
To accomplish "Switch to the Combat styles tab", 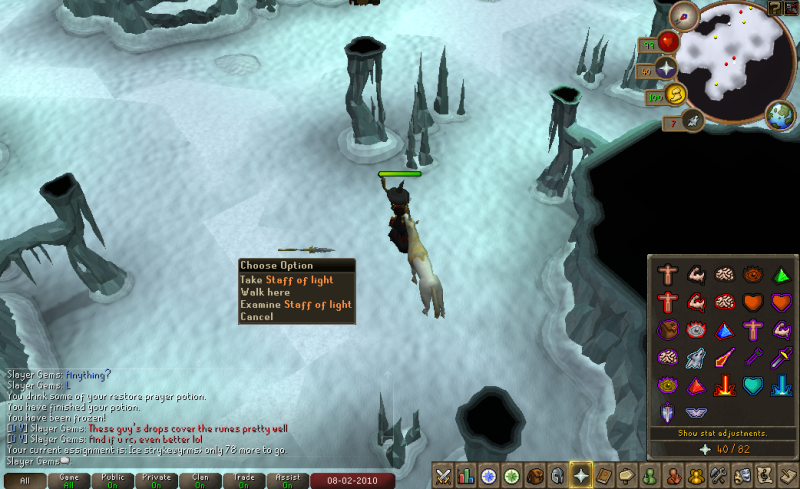I will coord(443,475).
